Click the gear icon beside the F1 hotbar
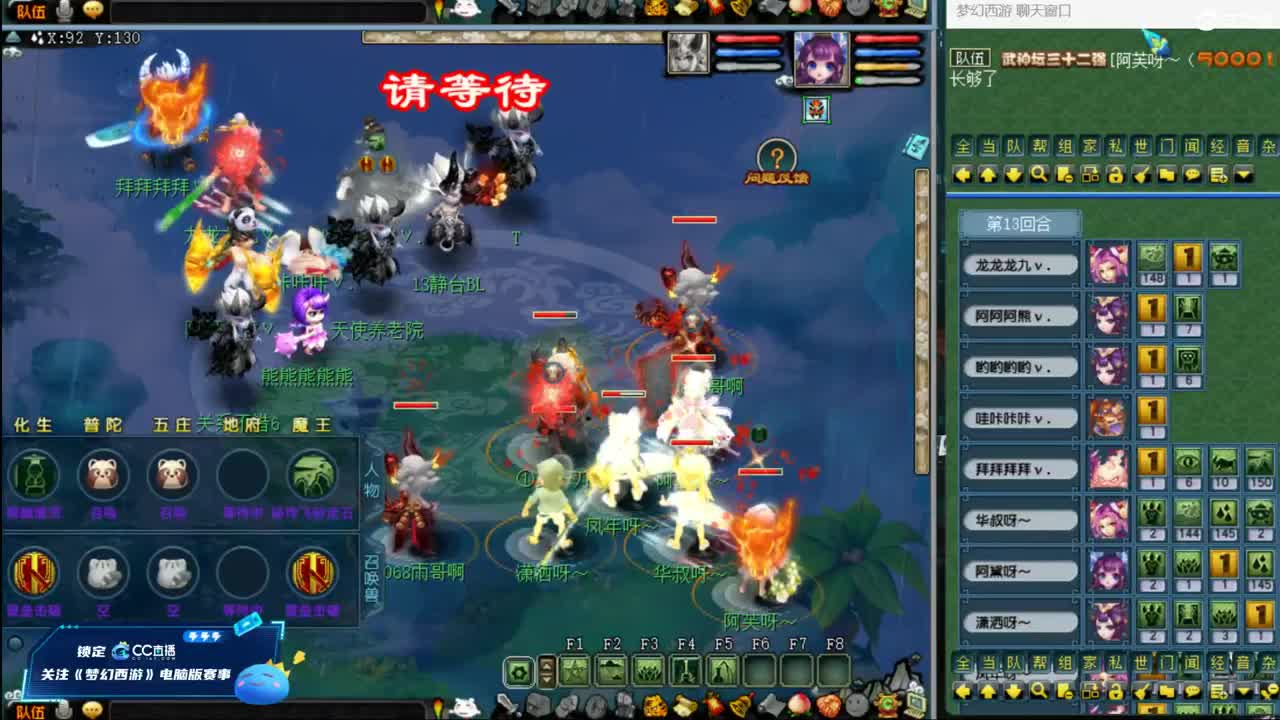This screenshot has height=720, width=1280. [x=517, y=668]
